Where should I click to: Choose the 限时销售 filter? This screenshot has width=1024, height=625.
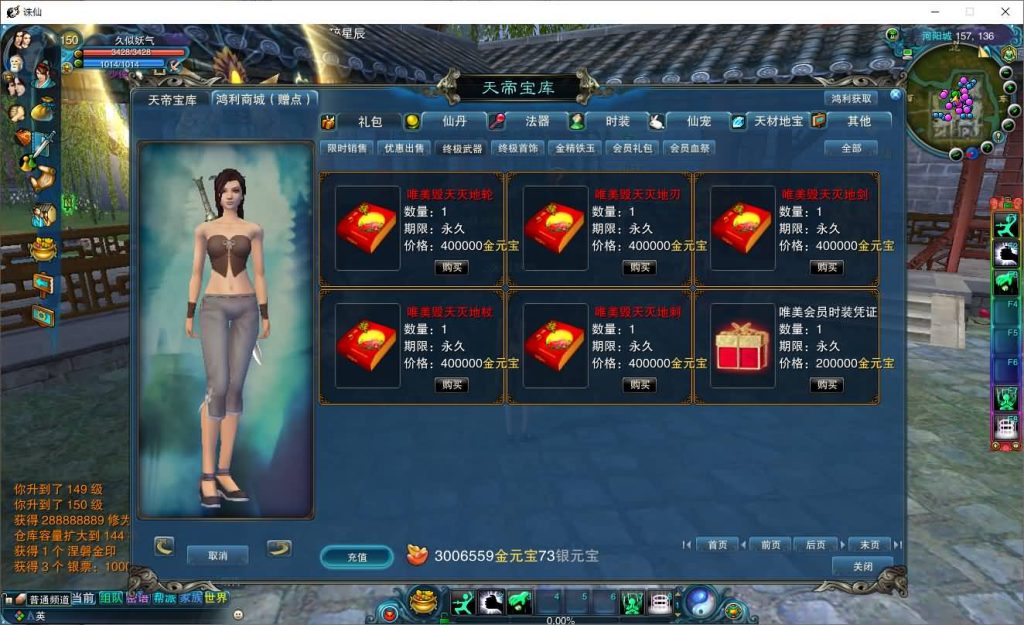click(x=347, y=148)
